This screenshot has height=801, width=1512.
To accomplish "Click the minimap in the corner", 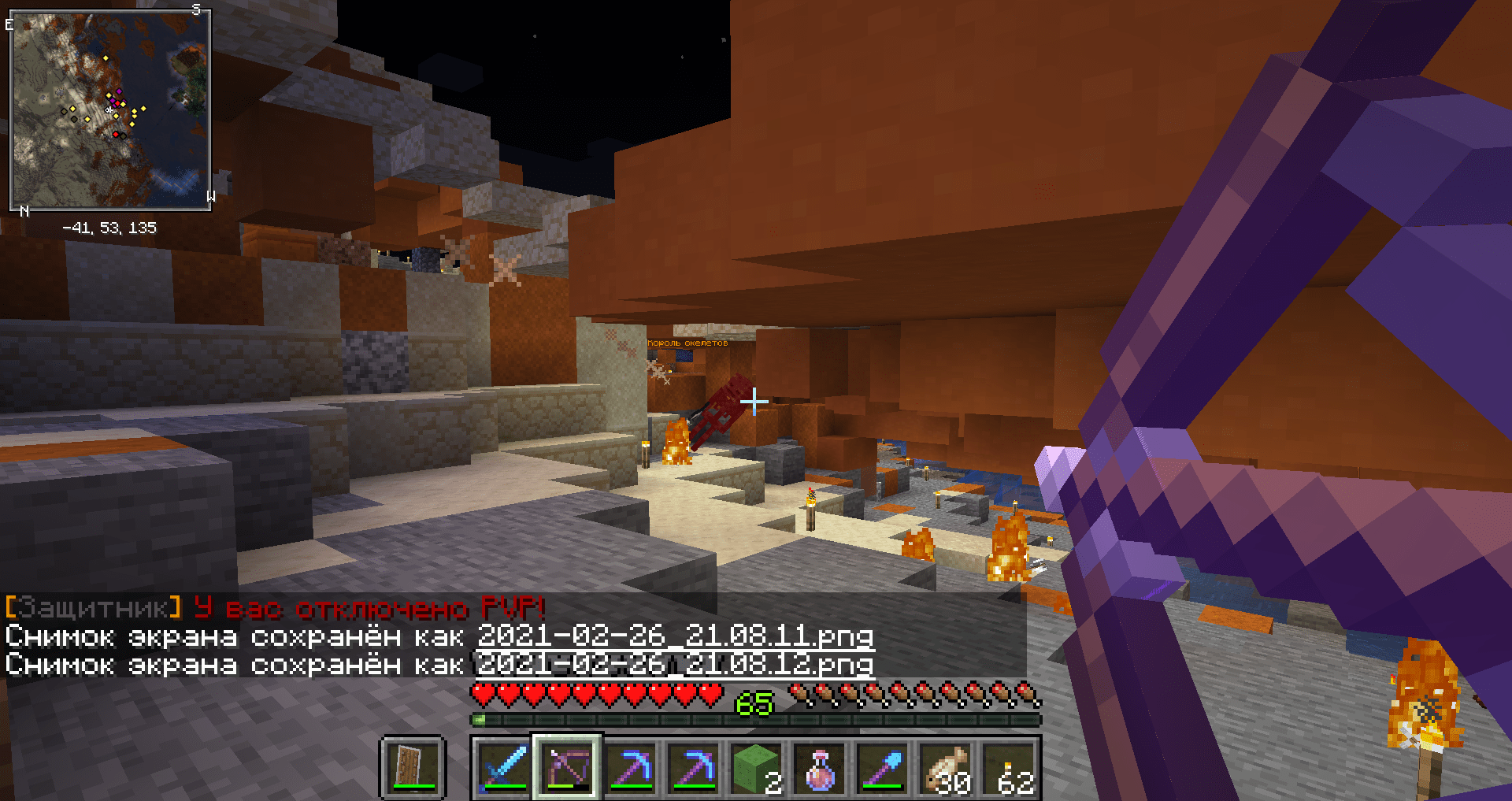I will pyautogui.click(x=110, y=110).
